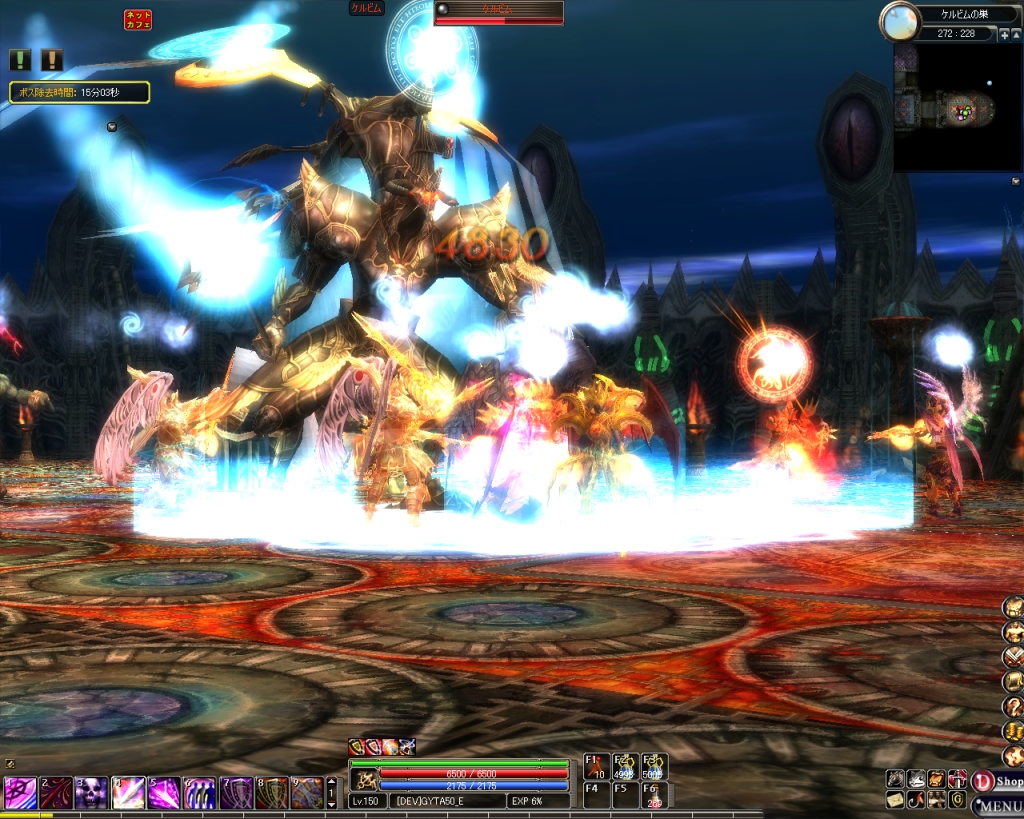Collapse the minimap with the triangle button
Viewport: 1024px width, 819px height.
point(1016,34)
